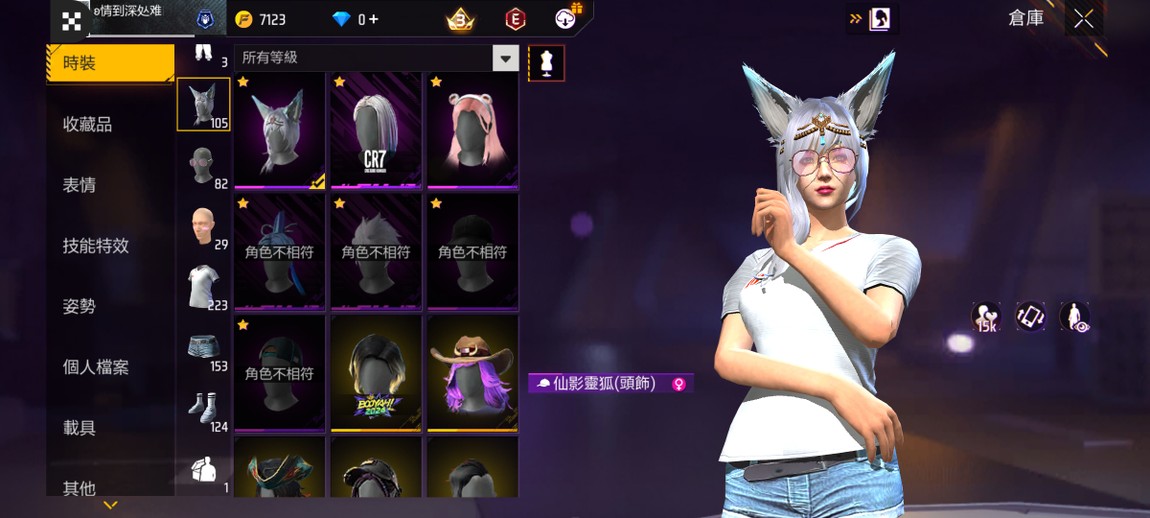Open the shoes category
This screenshot has width=1150, height=518.
(204, 410)
